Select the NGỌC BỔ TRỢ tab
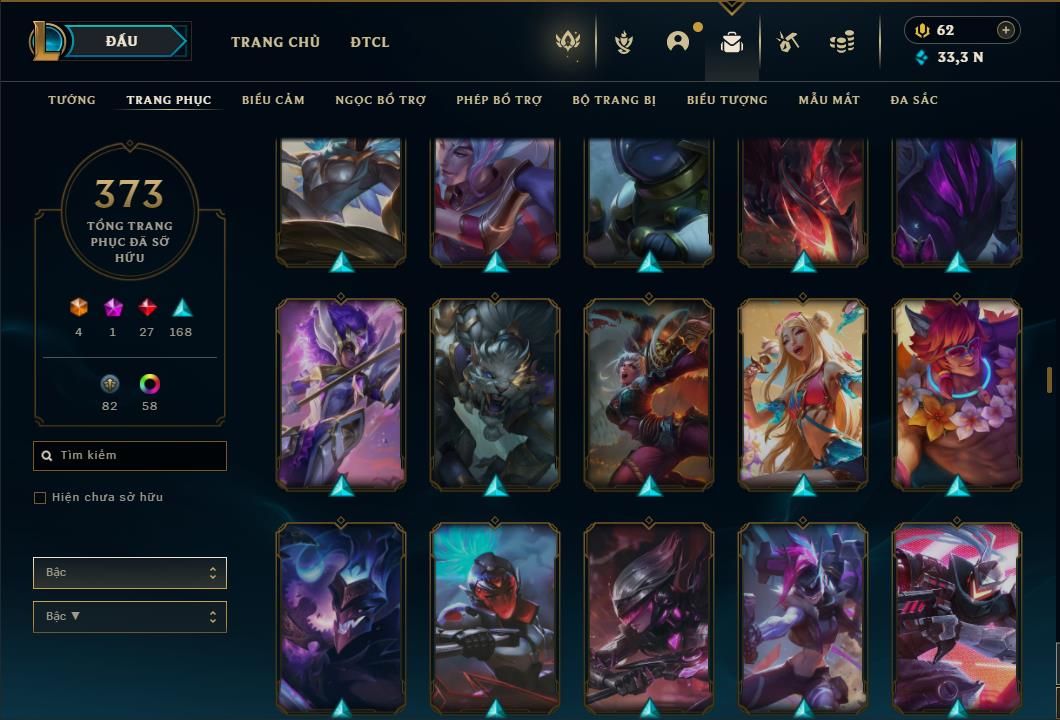This screenshot has width=1060, height=720. click(x=380, y=100)
